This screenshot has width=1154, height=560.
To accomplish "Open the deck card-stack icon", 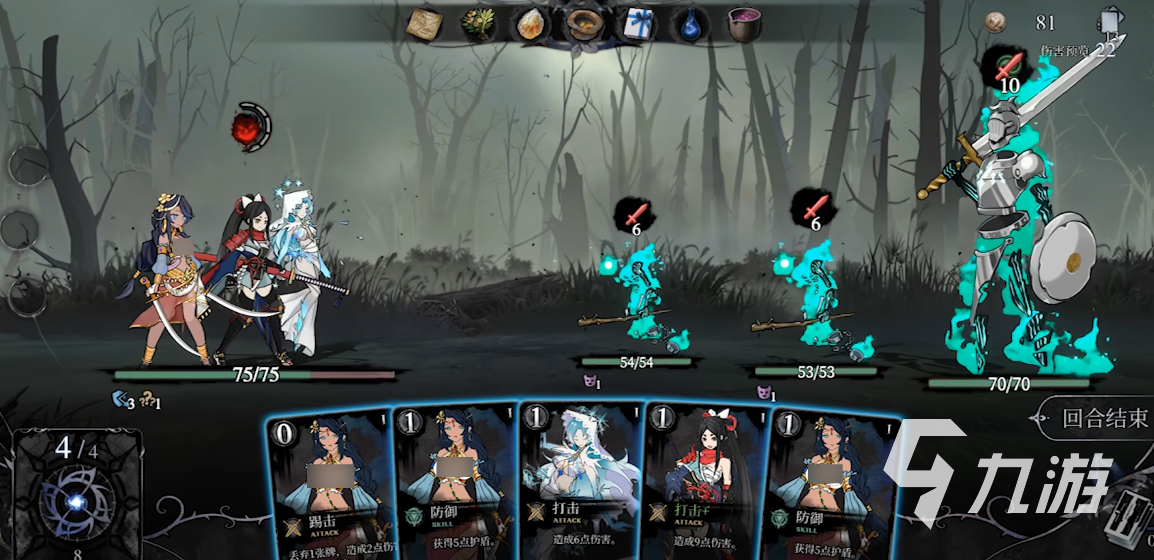I will [x=1111, y=24].
